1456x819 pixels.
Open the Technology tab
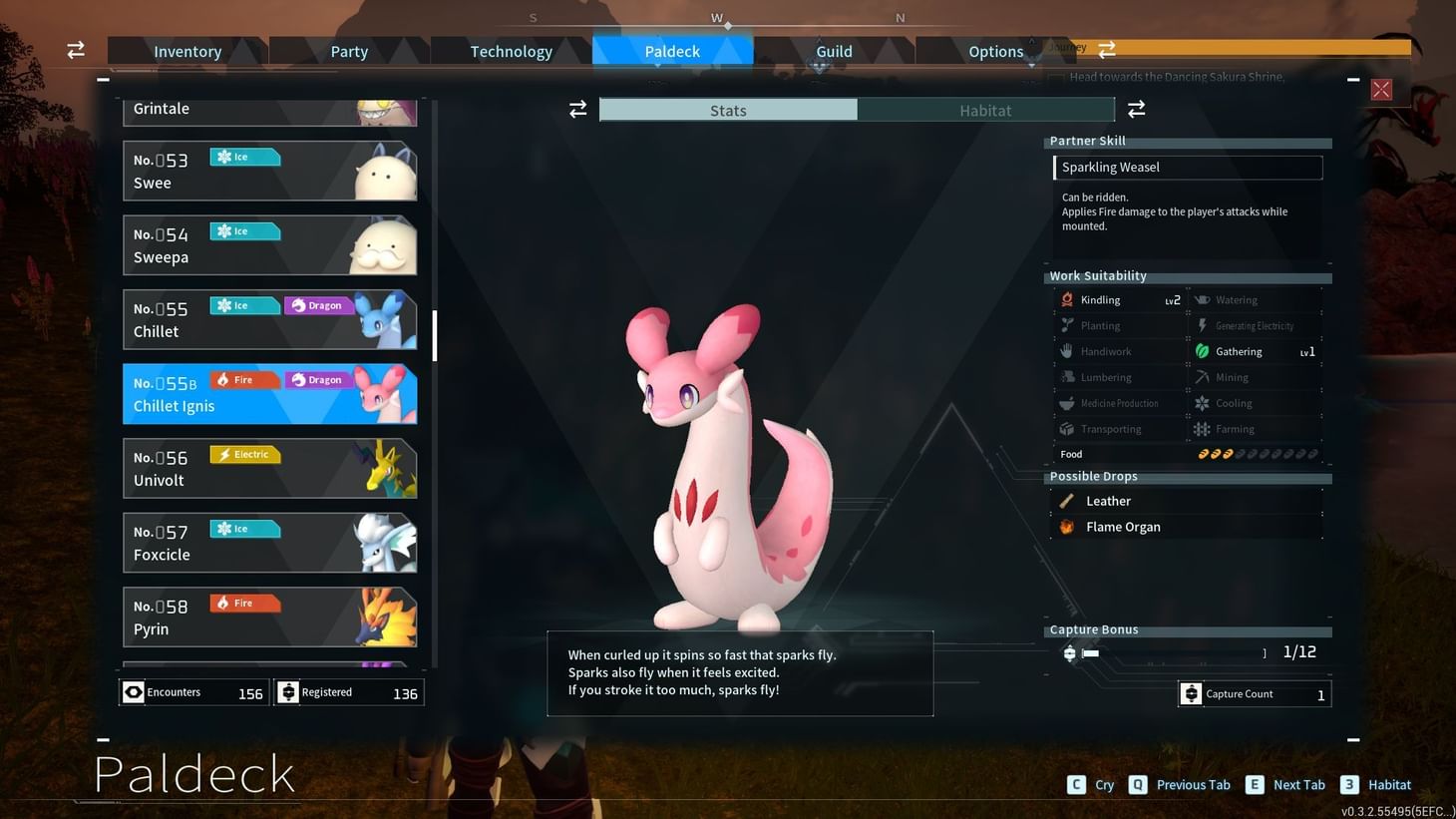point(511,51)
